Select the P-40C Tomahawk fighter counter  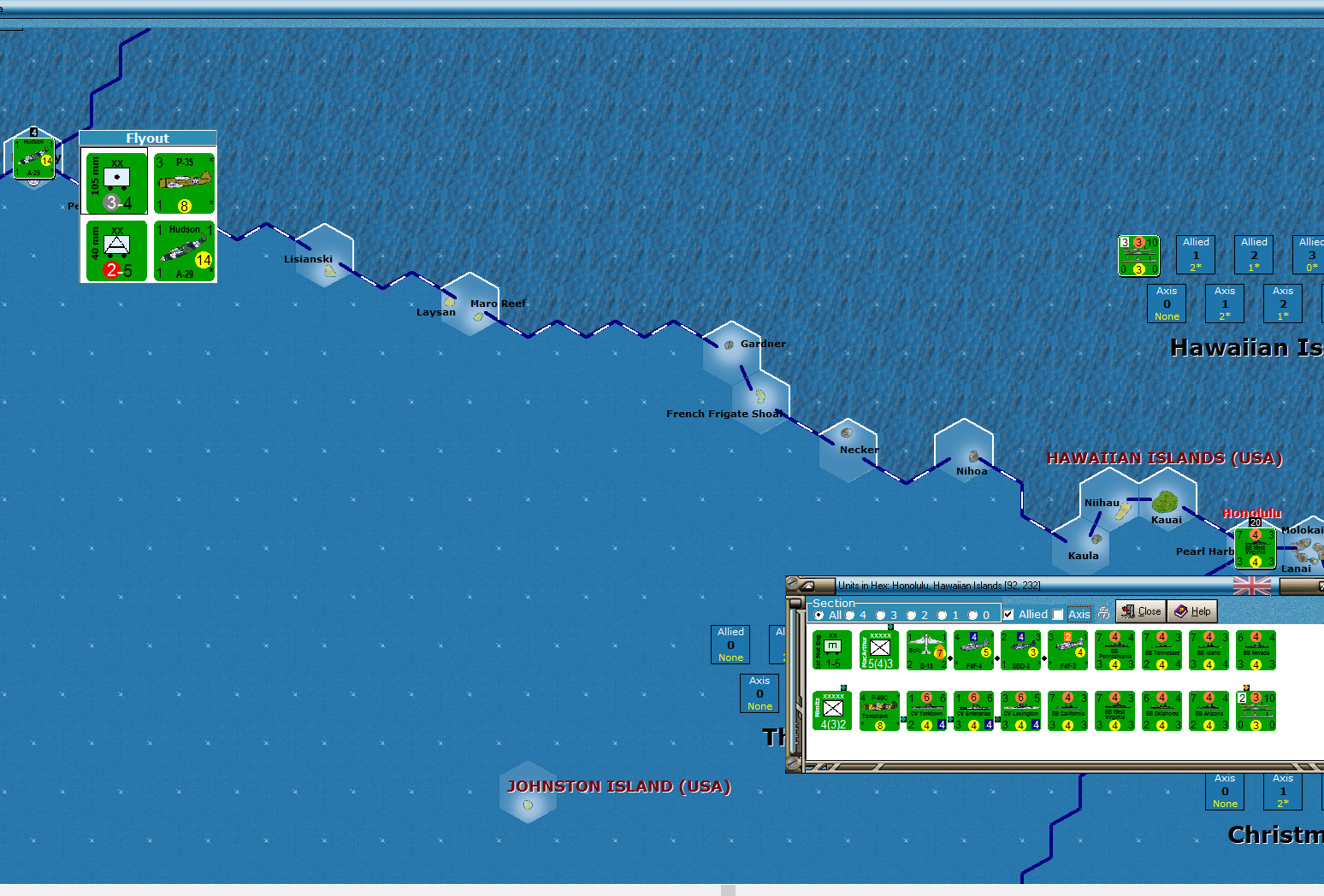coord(878,710)
